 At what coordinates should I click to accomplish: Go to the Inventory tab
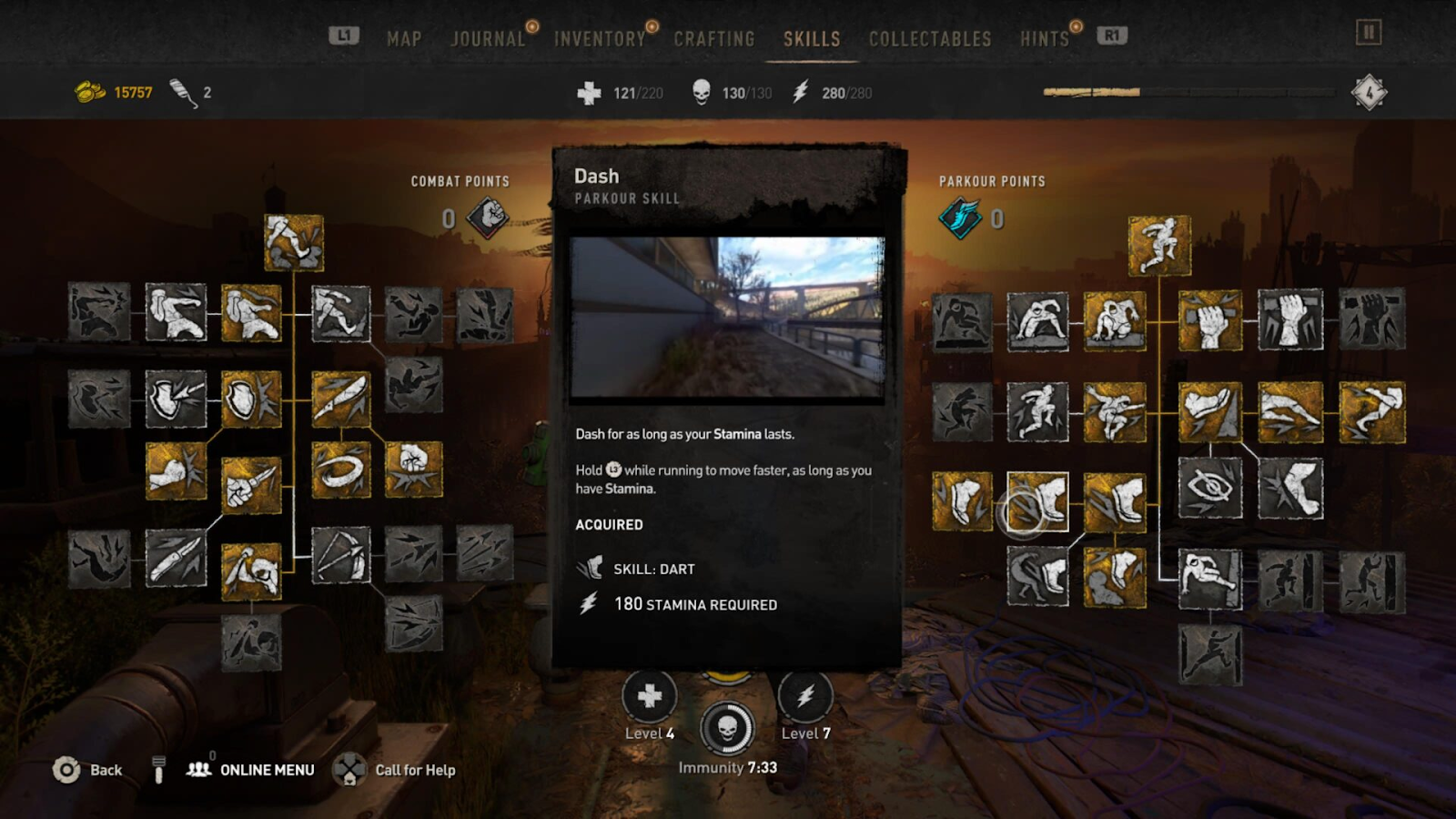(600, 39)
